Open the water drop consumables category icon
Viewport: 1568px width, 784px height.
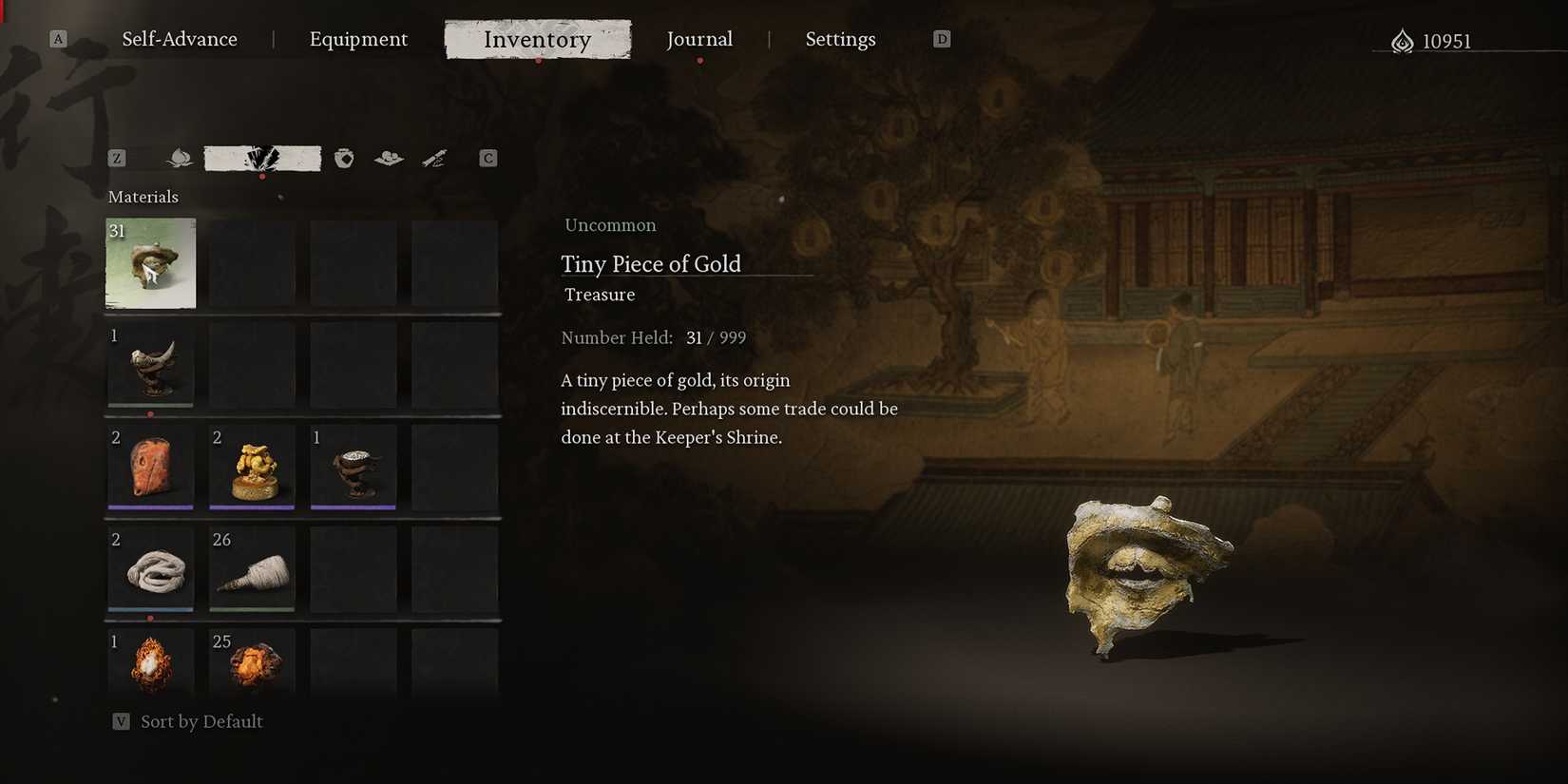pyautogui.click(x=179, y=158)
